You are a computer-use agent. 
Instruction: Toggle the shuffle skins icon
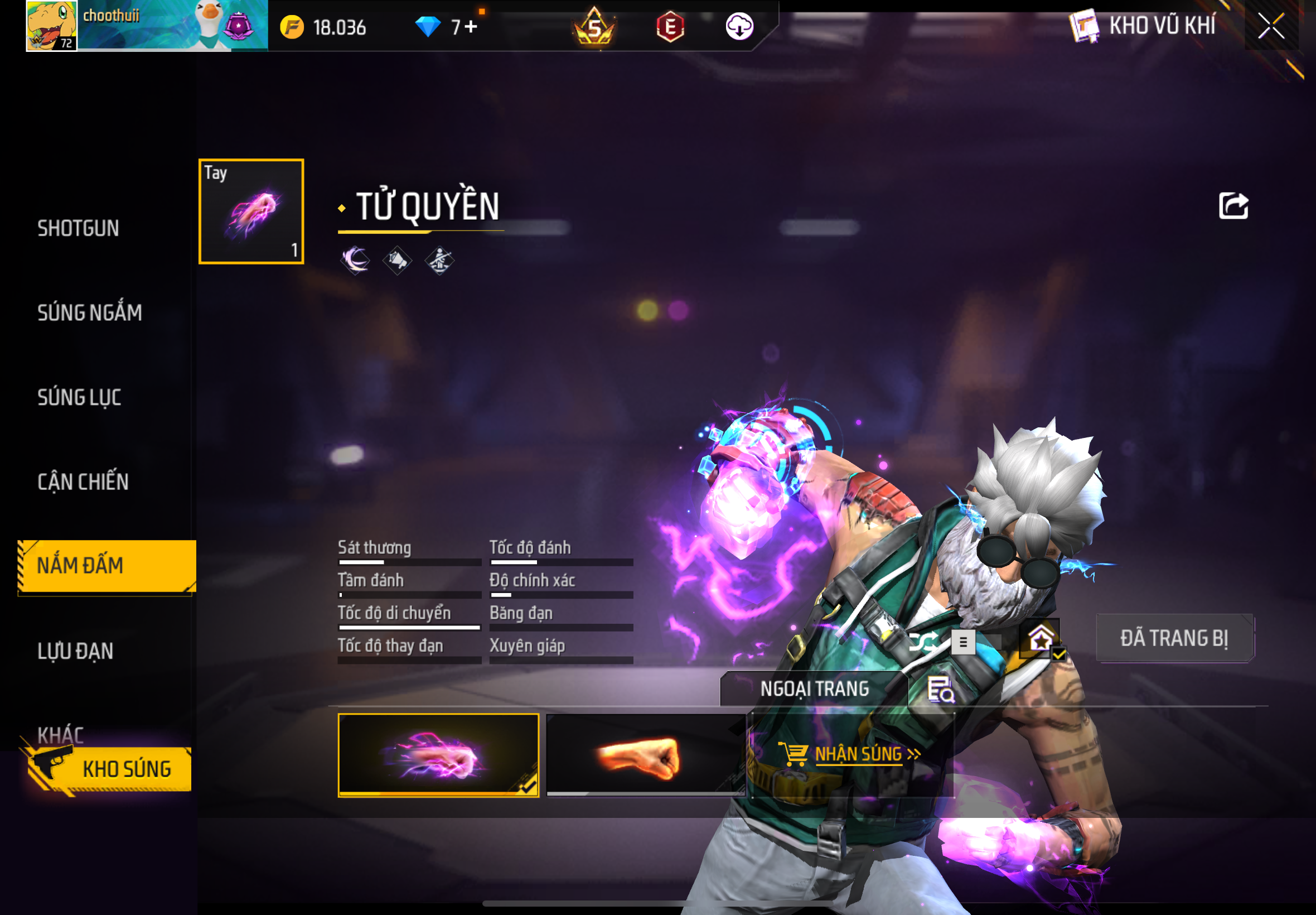pyautogui.click(x=923, y=642)
